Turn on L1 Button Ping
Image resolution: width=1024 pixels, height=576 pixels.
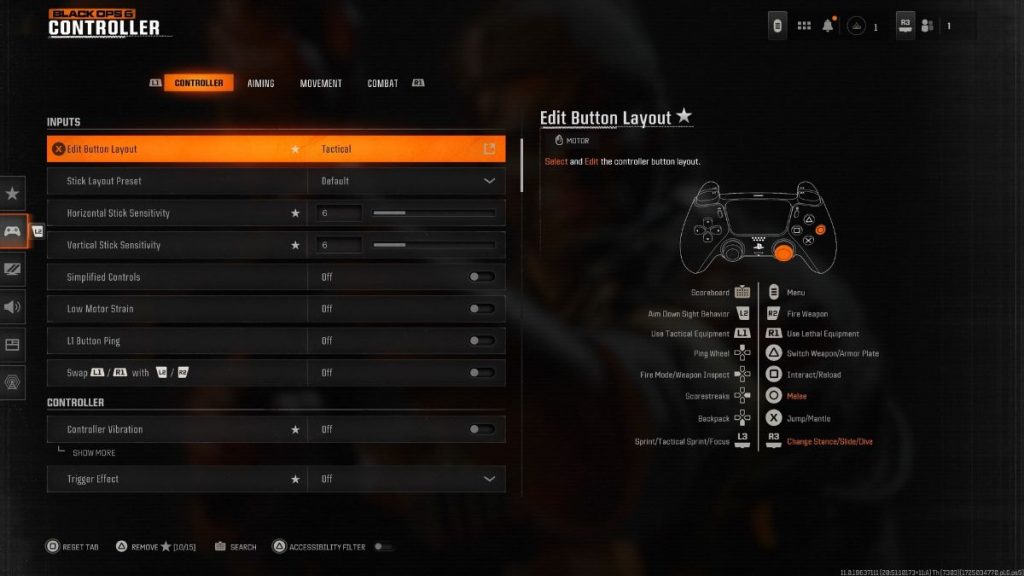click(x=481, y=341)
